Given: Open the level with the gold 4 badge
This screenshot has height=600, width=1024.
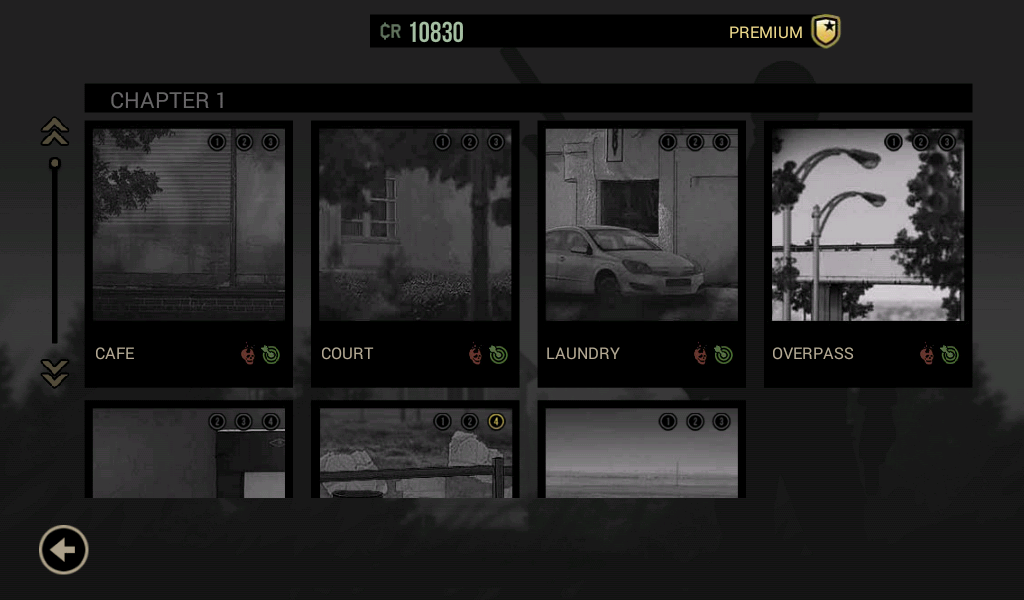Looking at the screenshot, I should 415,455.
